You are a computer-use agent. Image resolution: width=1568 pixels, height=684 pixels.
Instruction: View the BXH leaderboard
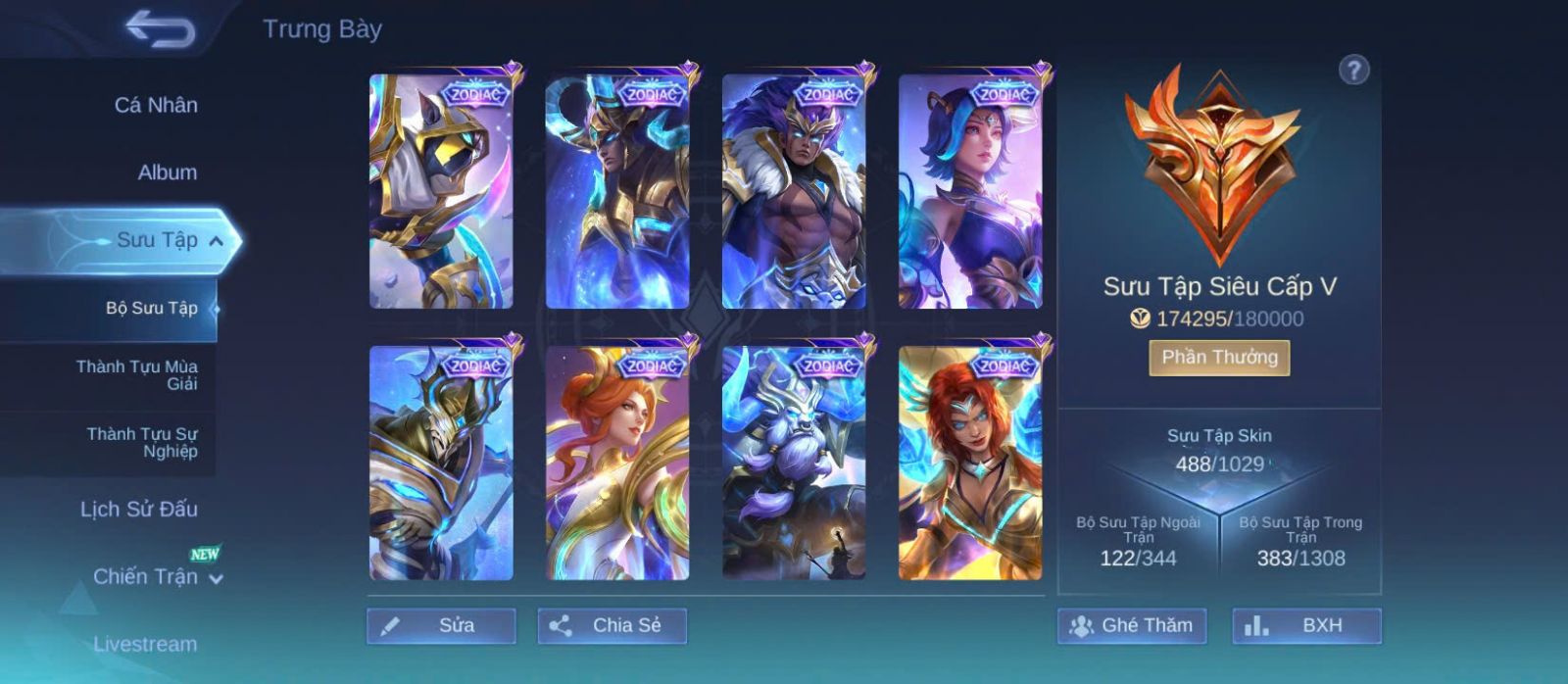point(1306,625)
